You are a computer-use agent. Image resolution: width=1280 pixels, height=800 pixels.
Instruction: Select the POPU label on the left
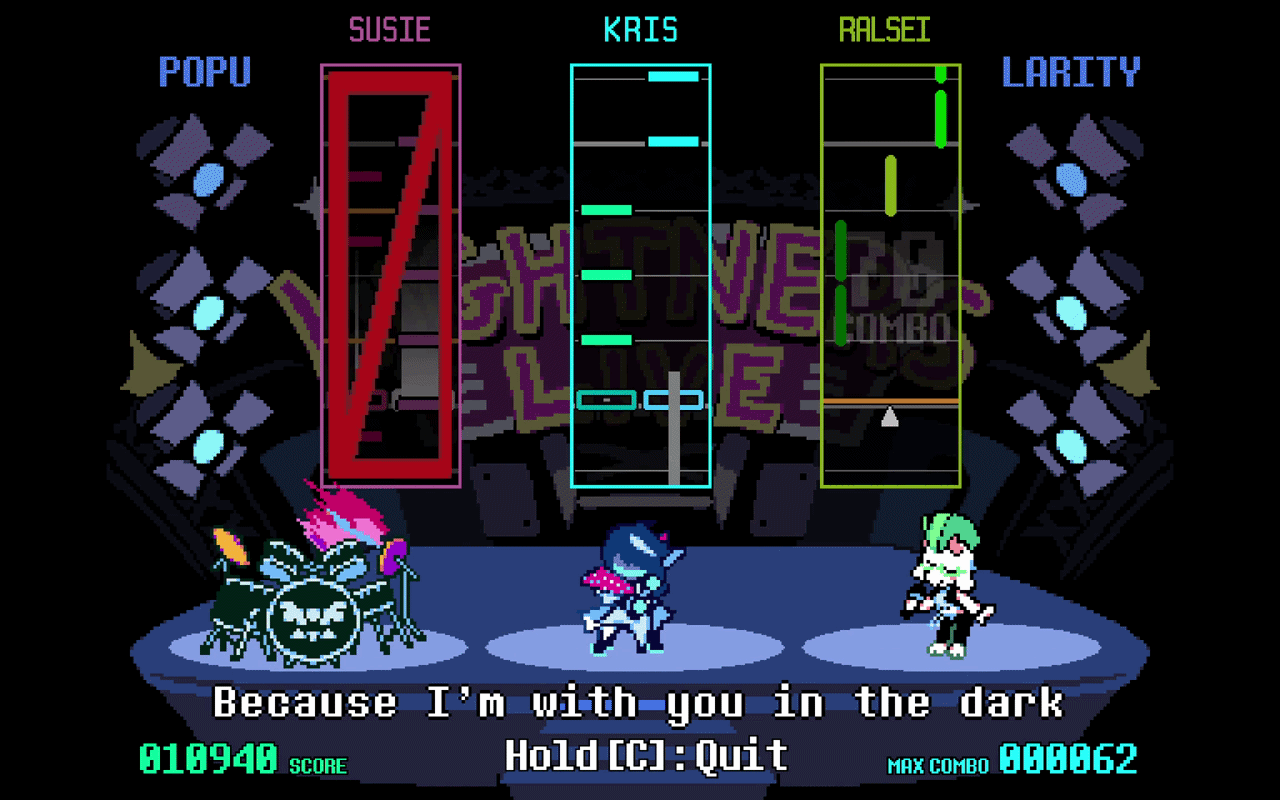click(x=205, y=72)
